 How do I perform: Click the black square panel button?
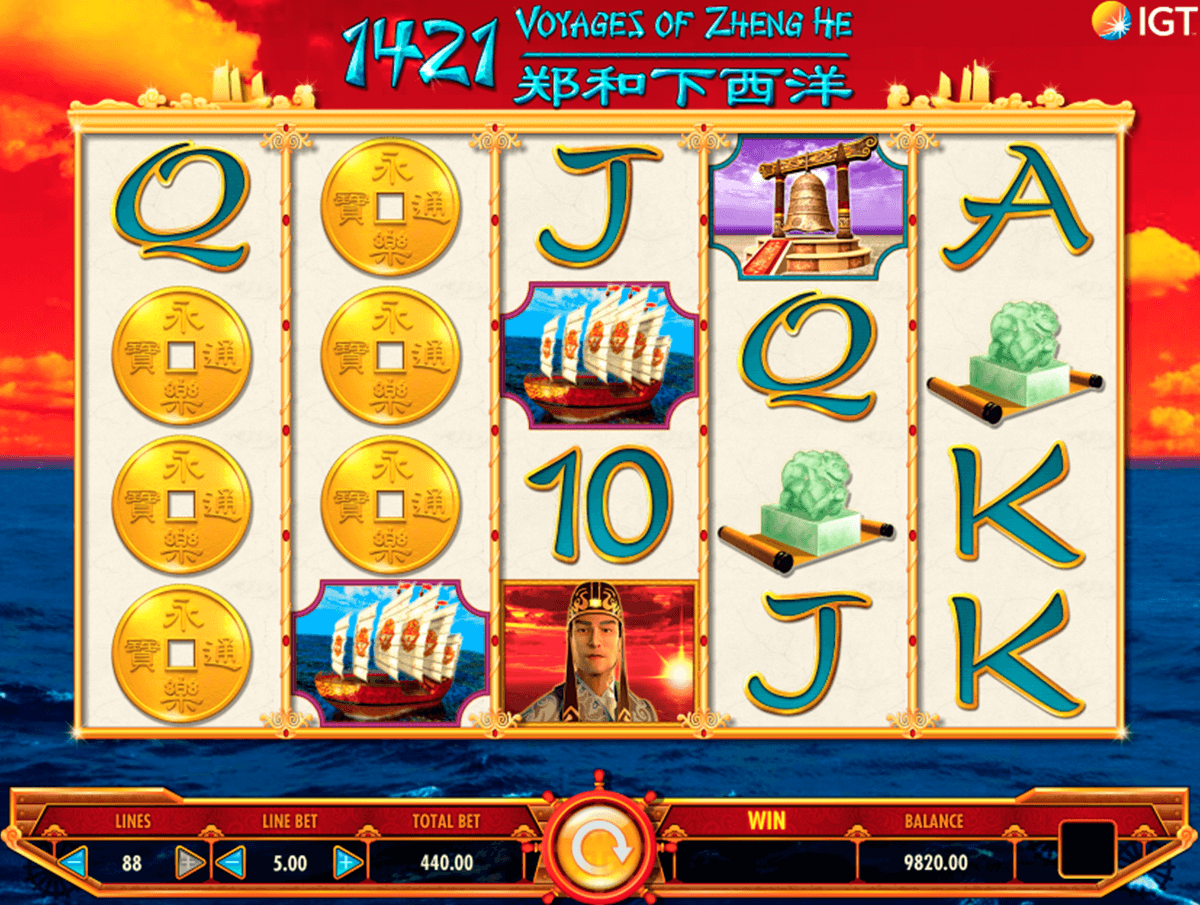(1086, 850)
